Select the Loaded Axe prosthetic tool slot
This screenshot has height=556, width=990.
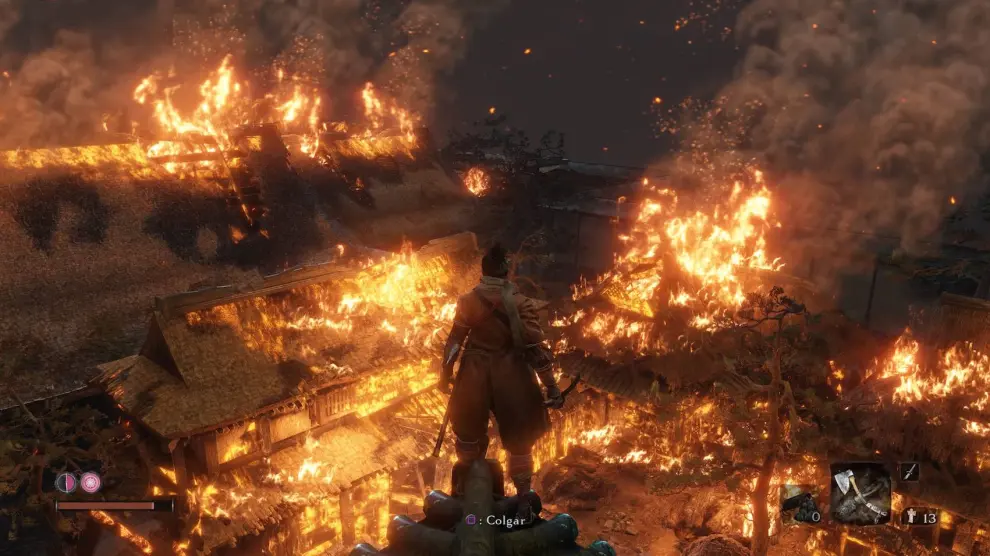(x=860, y=493)
